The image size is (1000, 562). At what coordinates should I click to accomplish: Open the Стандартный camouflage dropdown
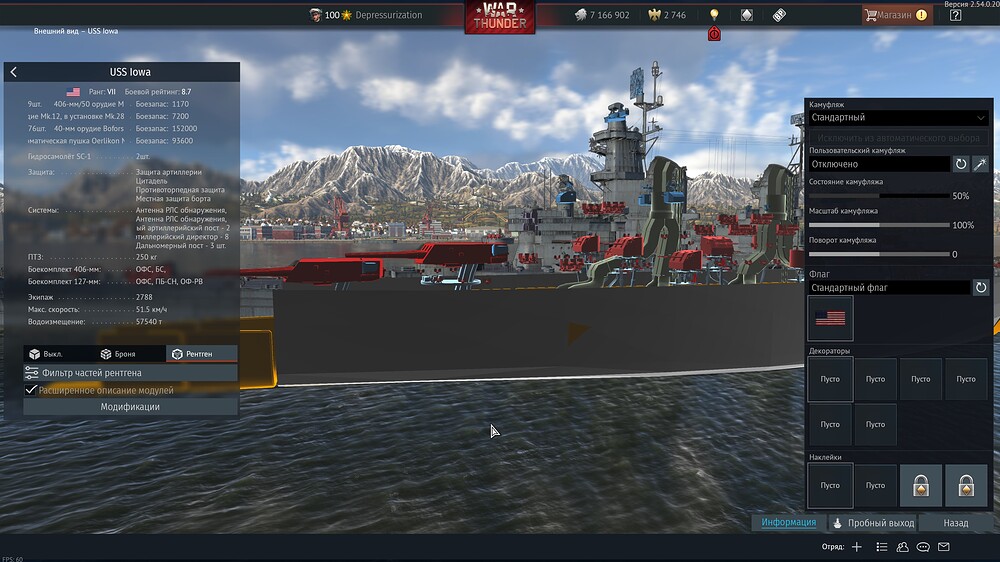(898, 118)
